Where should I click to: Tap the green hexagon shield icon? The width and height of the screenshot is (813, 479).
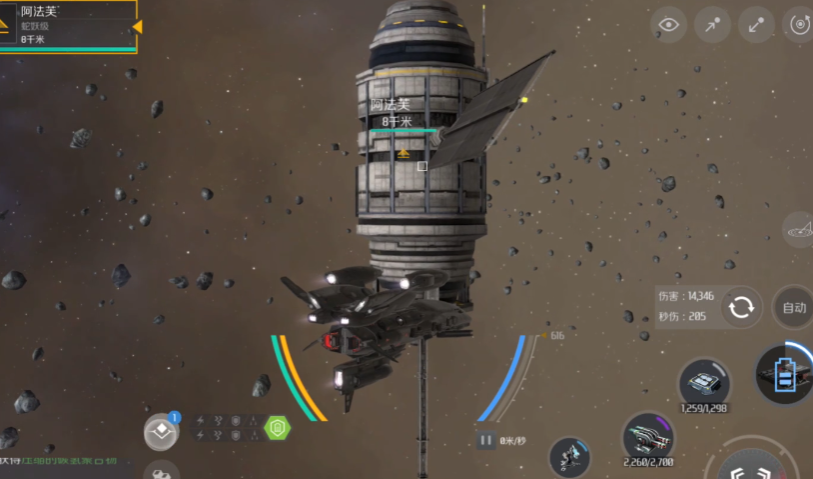[x=277, y=428]
